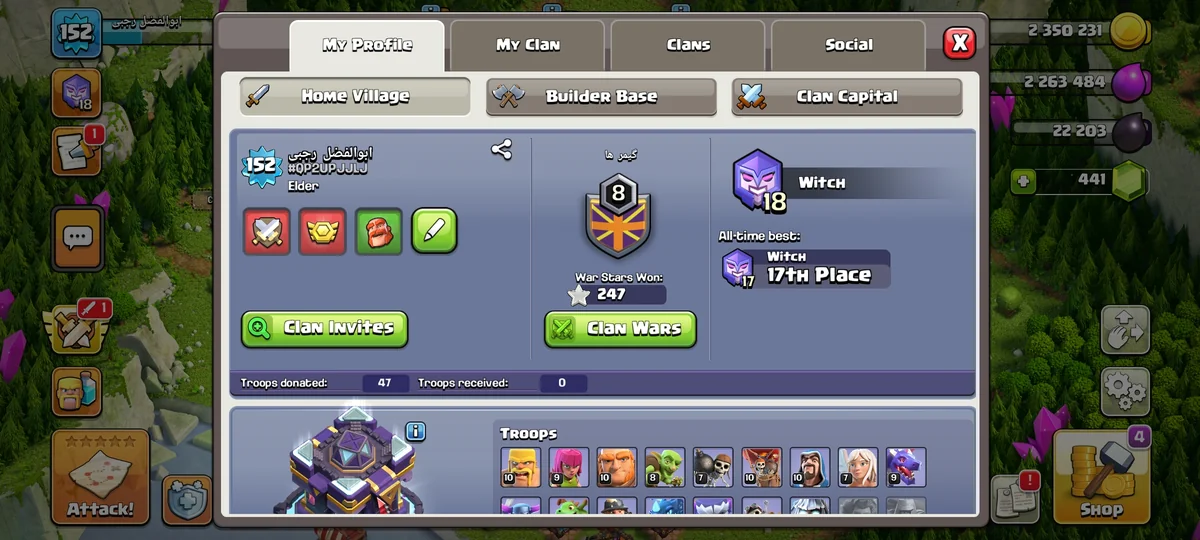1200x540 pixels.
Task: Open the Shop
Action: (1100, 477)
